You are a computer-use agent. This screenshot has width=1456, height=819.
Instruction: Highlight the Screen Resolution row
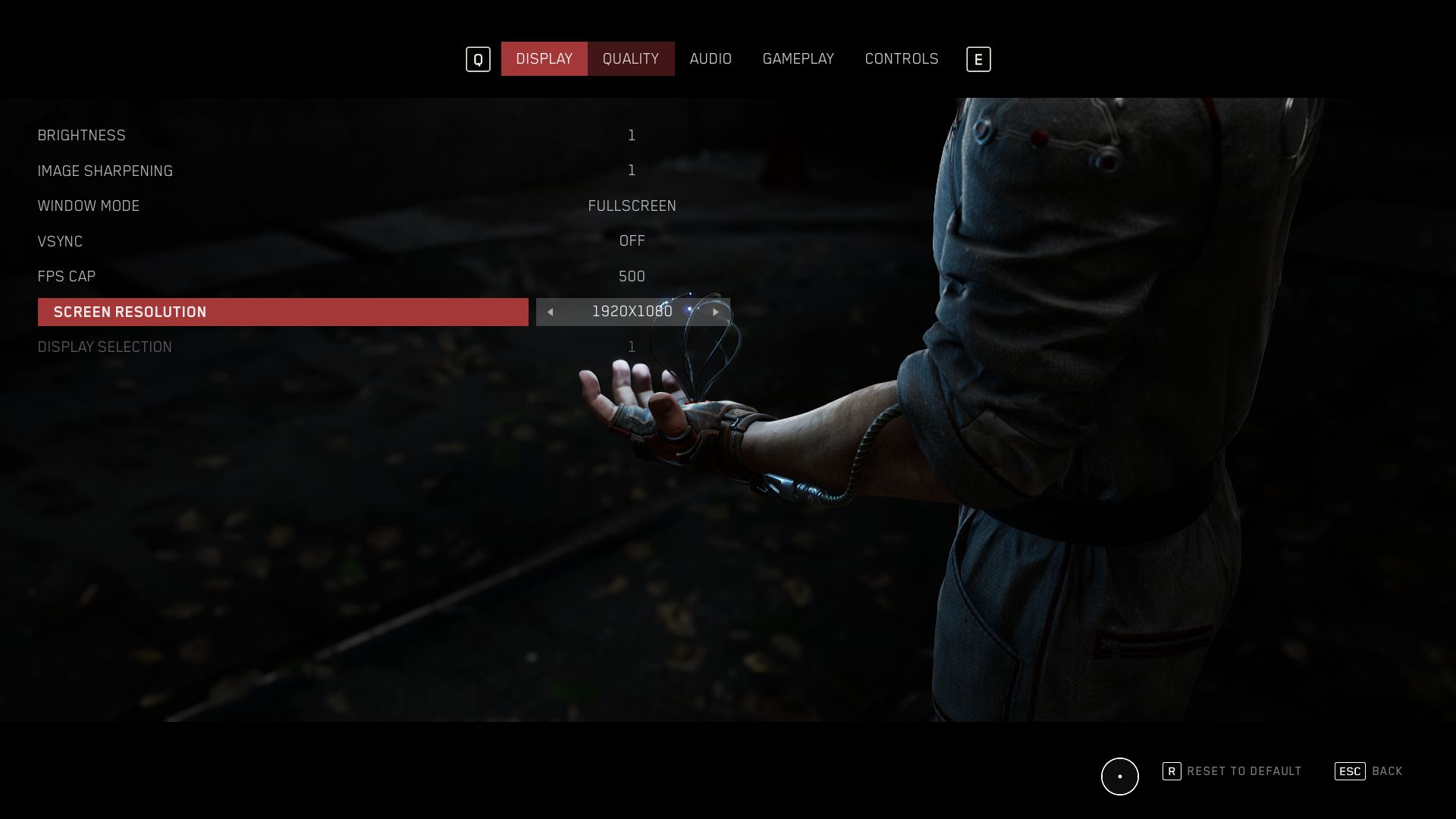click(x=282, y=312)
